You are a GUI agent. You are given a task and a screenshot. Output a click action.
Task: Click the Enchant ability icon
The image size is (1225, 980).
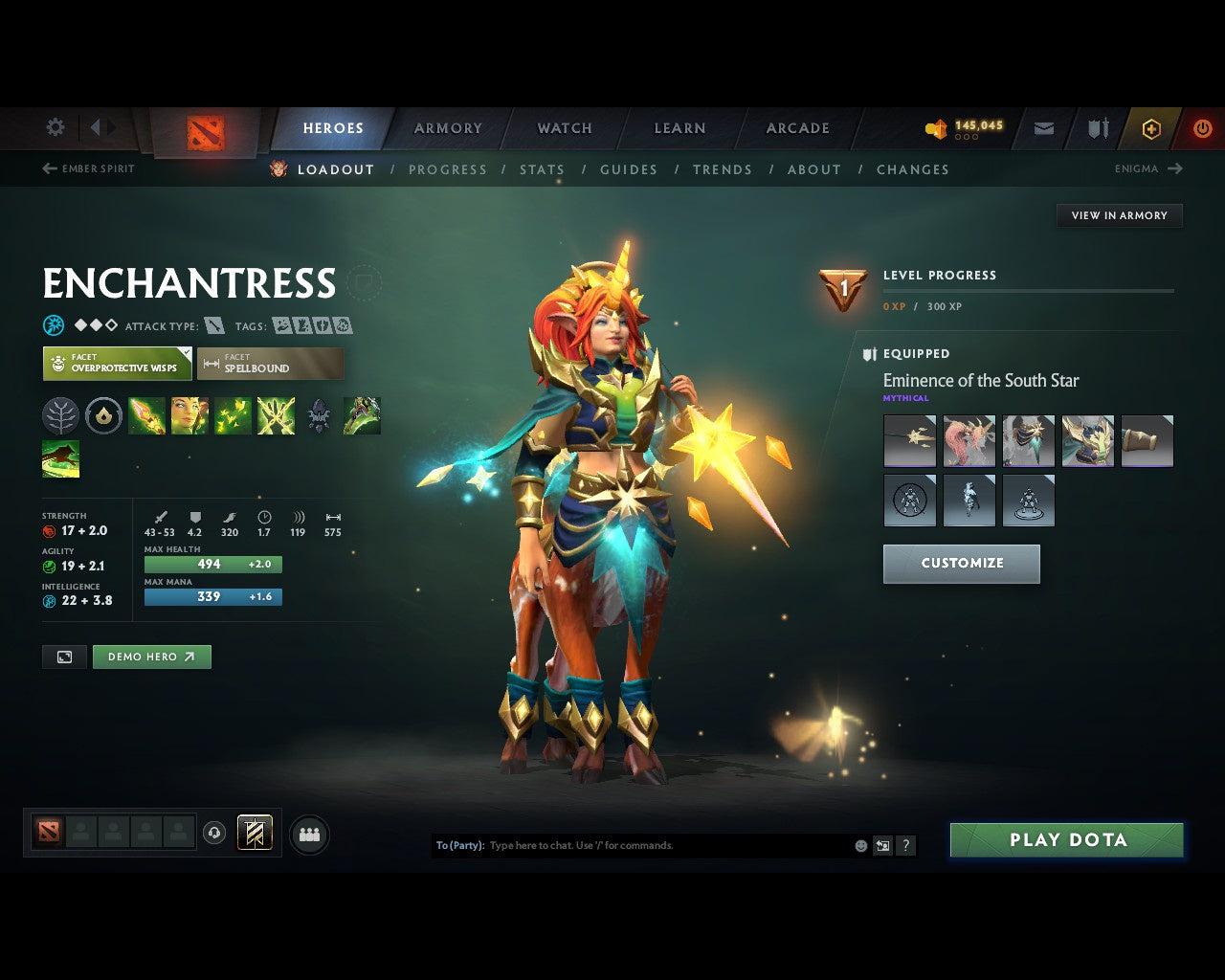189,414
